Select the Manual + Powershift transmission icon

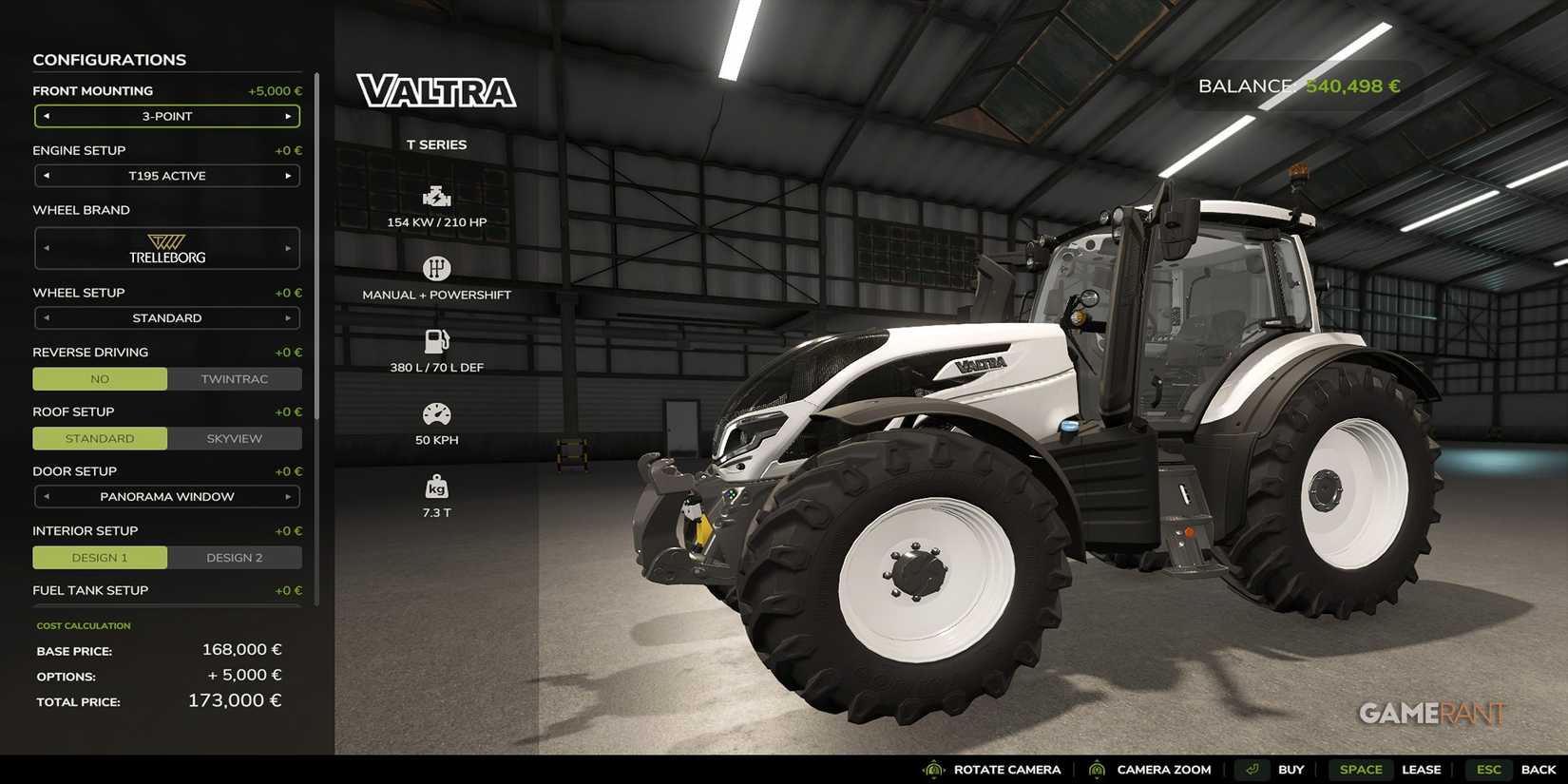[436, 269]
